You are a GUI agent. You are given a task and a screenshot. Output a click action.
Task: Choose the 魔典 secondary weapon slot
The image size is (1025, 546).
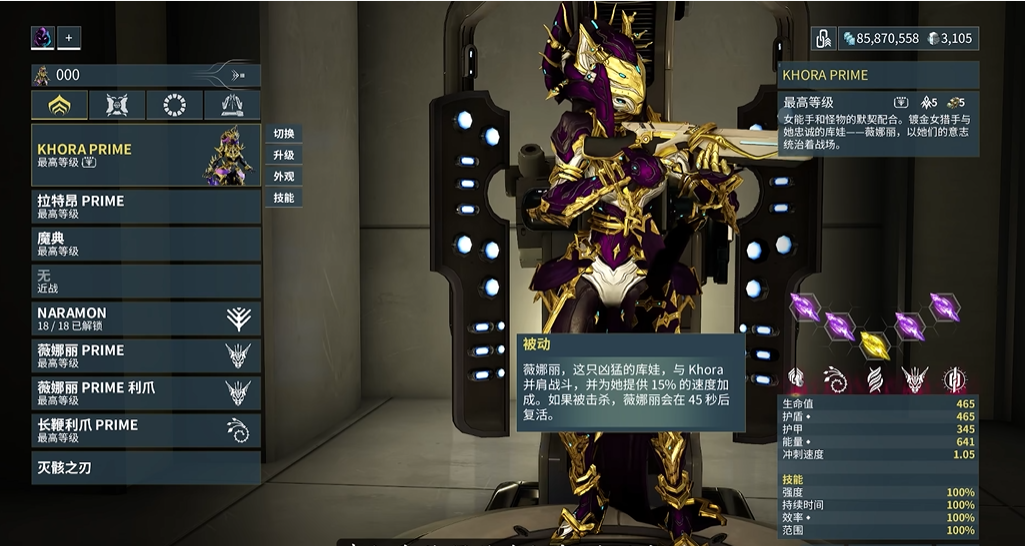(146, 244)
